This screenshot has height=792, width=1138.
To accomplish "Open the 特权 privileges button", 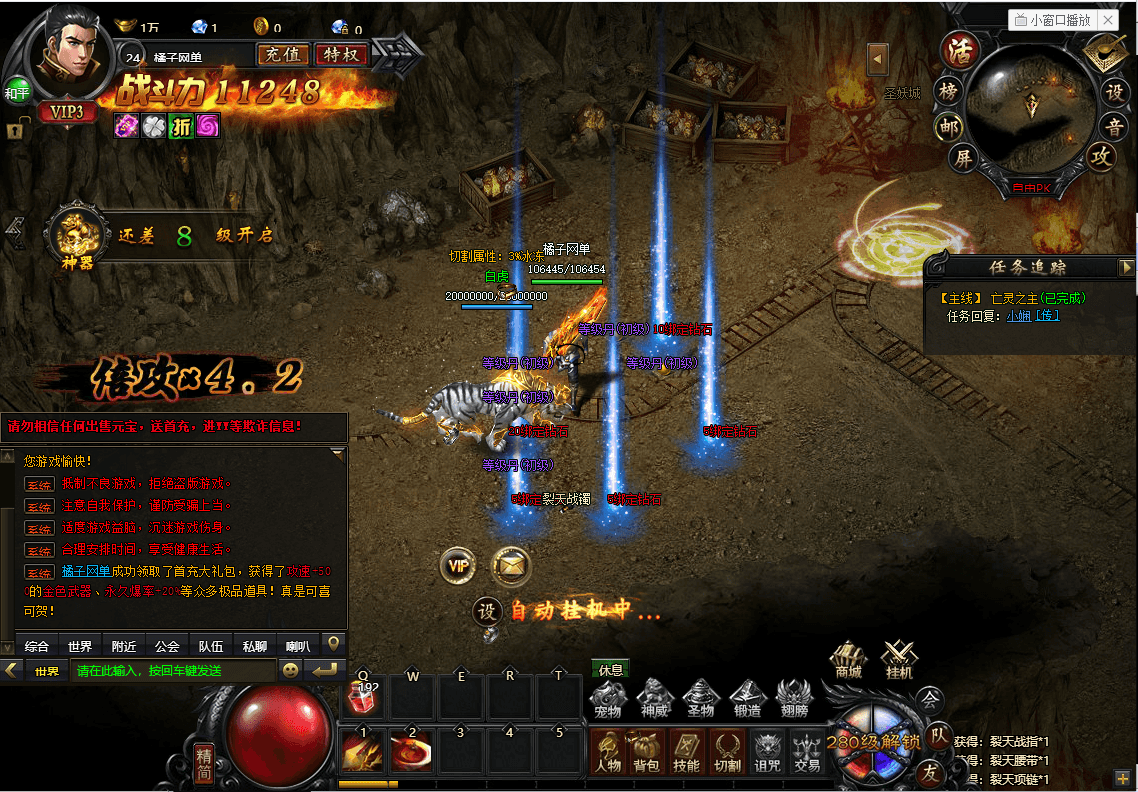I will pyautogui.click(x=341, y=54).
